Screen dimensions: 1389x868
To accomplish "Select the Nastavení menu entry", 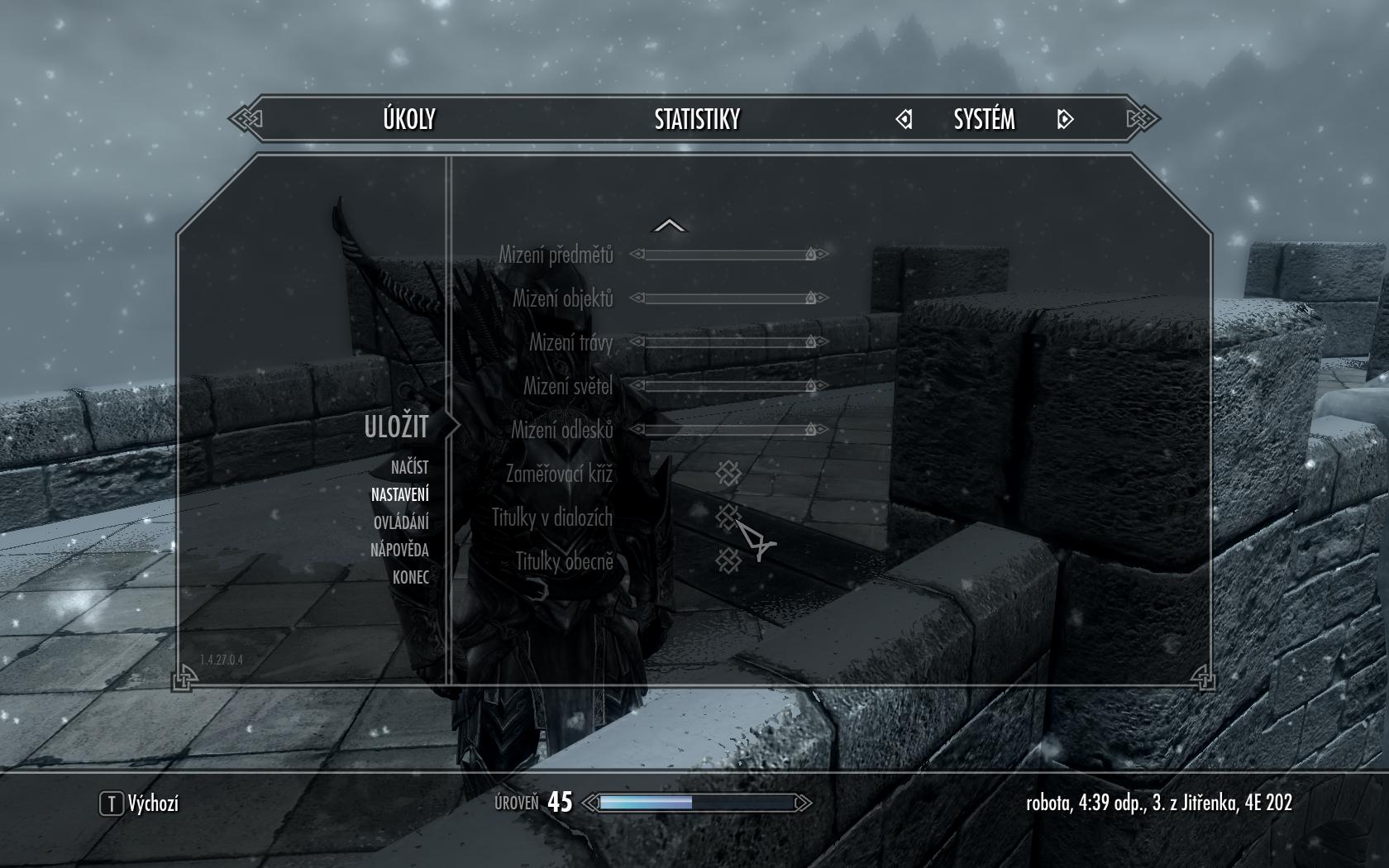I will pyautogui.click(x=399, y=495).
